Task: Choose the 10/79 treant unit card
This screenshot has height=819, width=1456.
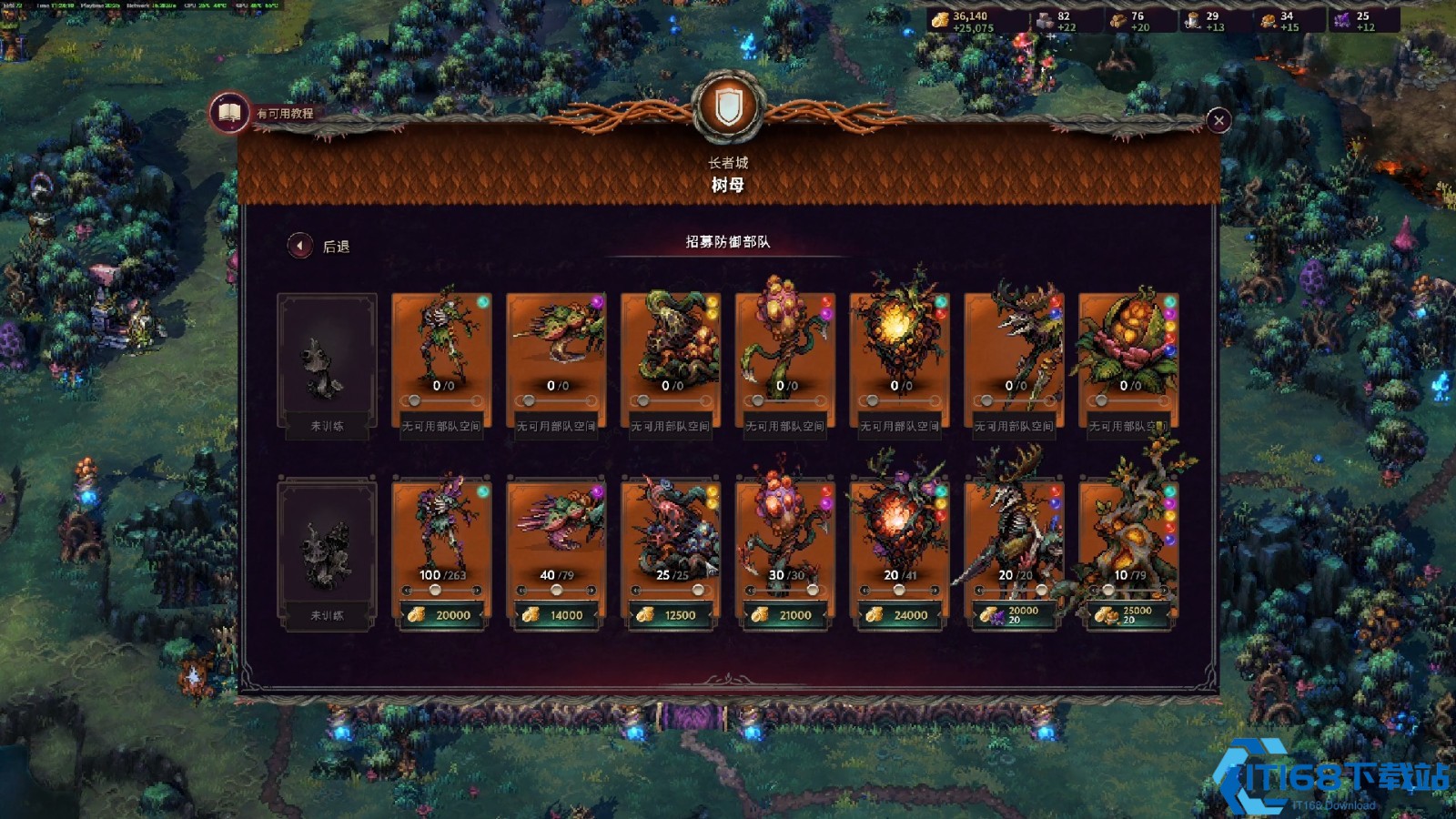Action: click(1128, 528)
